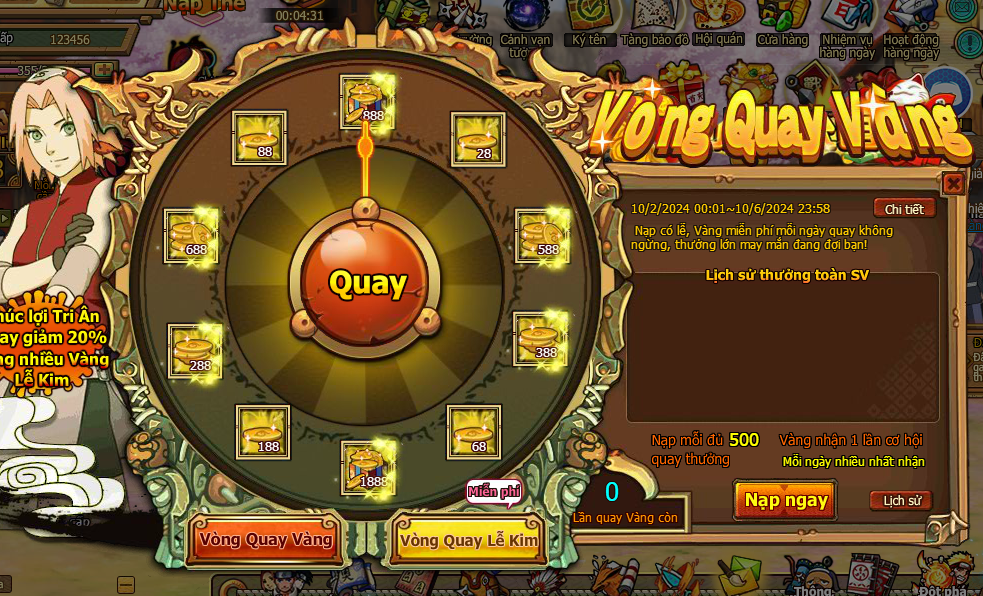Close the Vòng Quay Vàng window
The width and height of the screenshot is (983, 596).
953,184
